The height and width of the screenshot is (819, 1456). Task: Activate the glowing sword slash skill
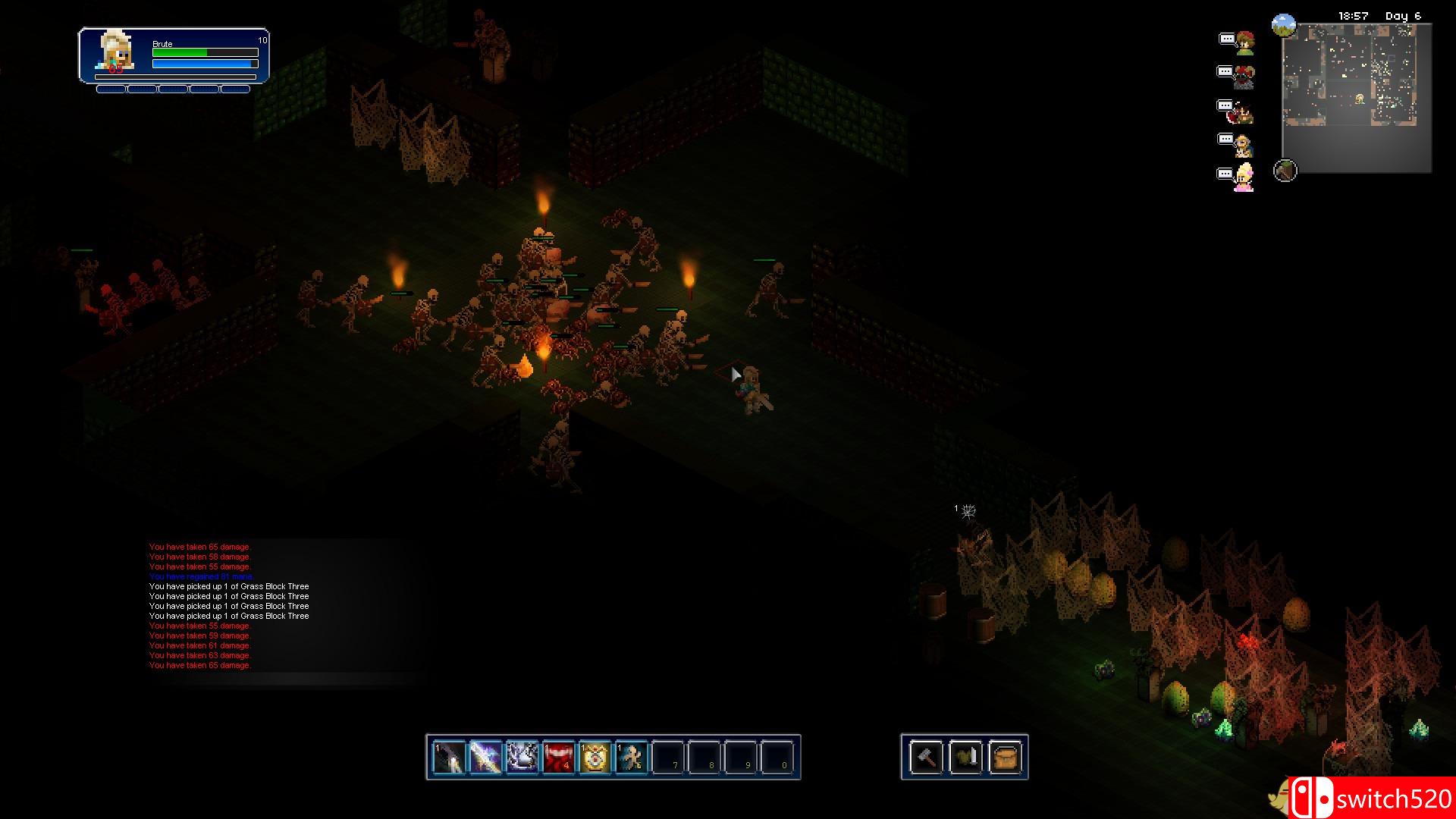tap(485, 757)
